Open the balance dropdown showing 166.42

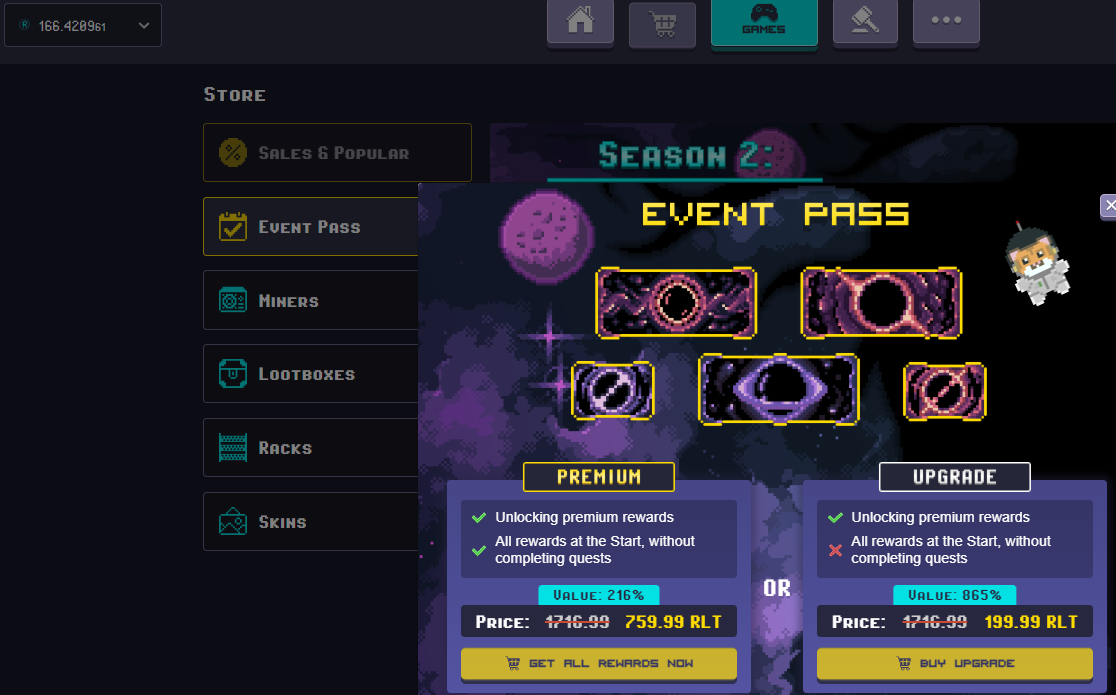pos(83,25)
